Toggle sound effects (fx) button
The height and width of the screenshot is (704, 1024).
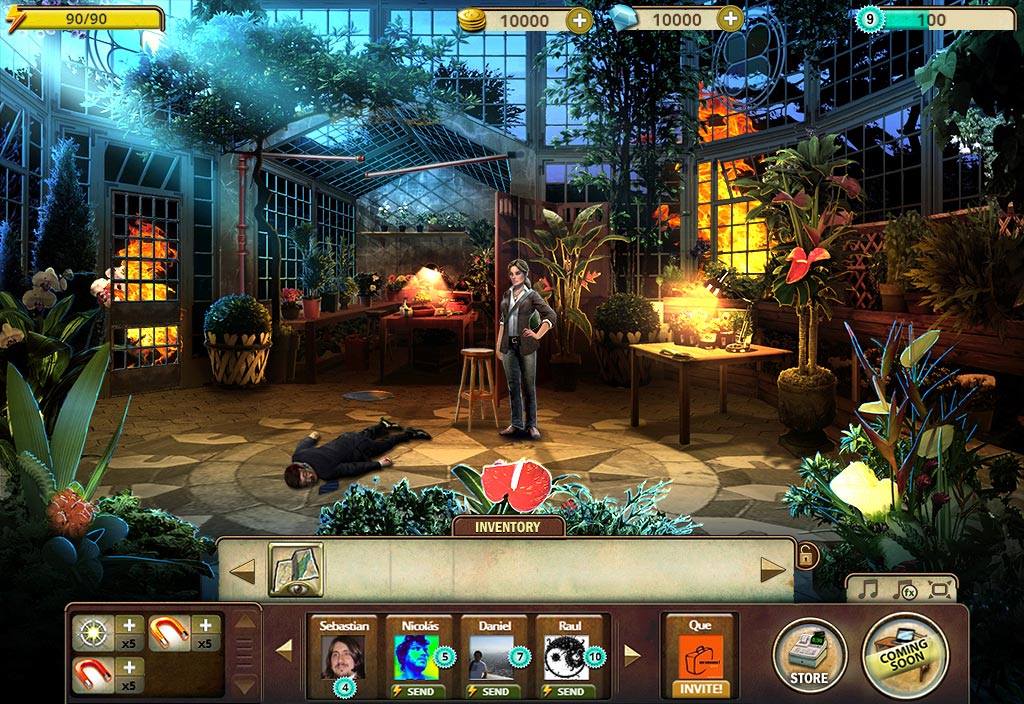pyautogui.click(x=905, y=590)
